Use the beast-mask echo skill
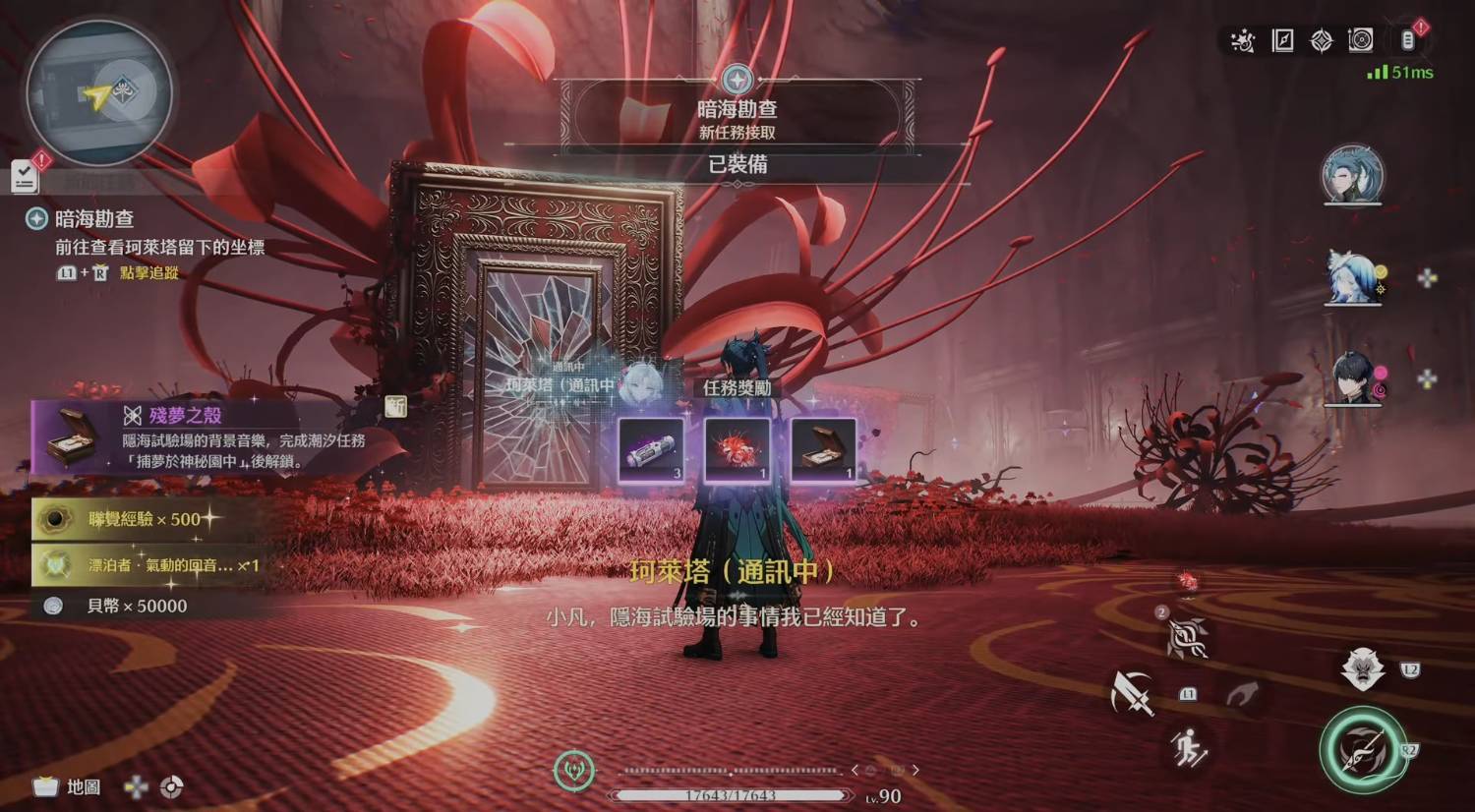 point(1362,670)
